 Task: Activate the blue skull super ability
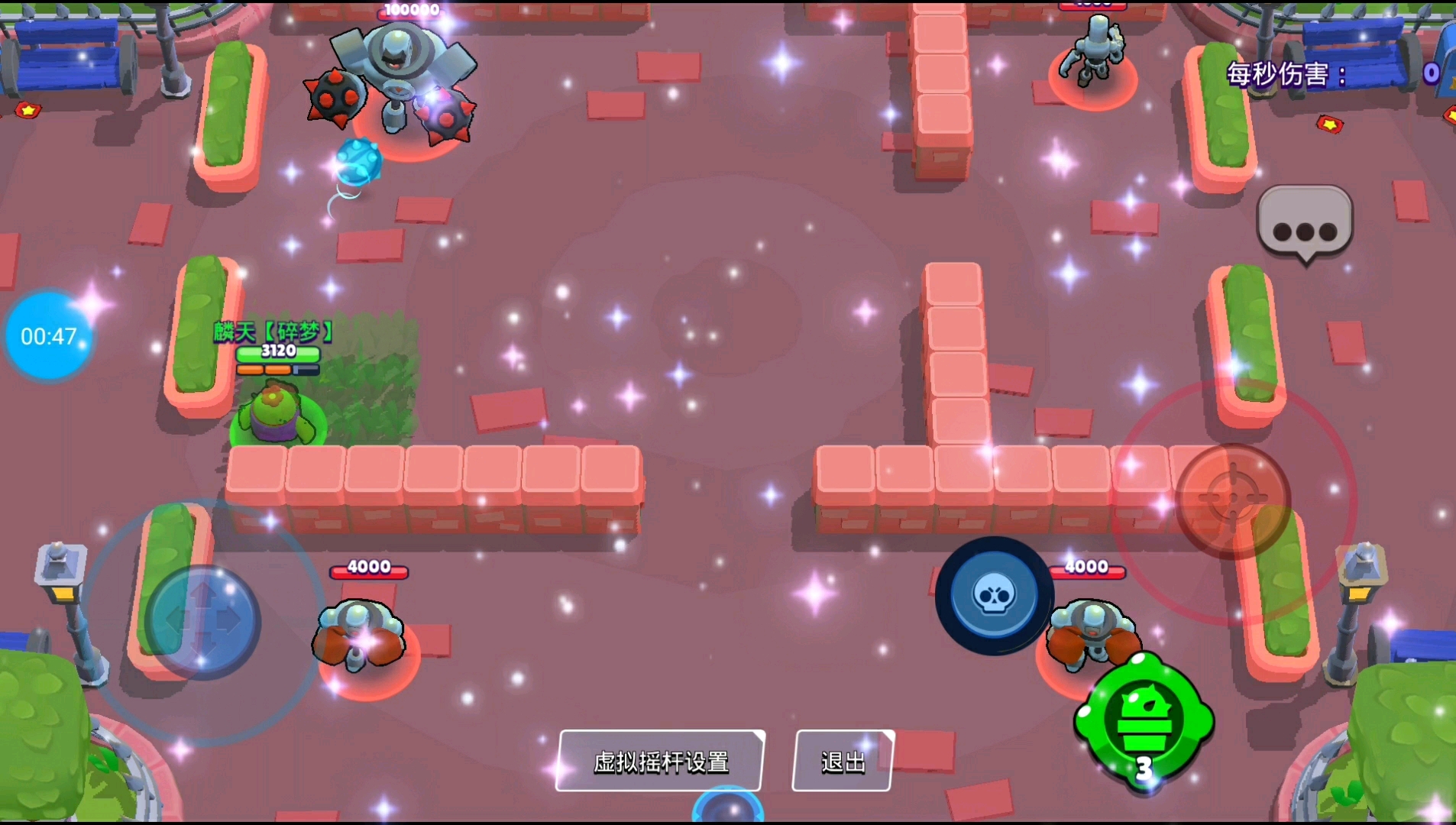coord(994,596)
